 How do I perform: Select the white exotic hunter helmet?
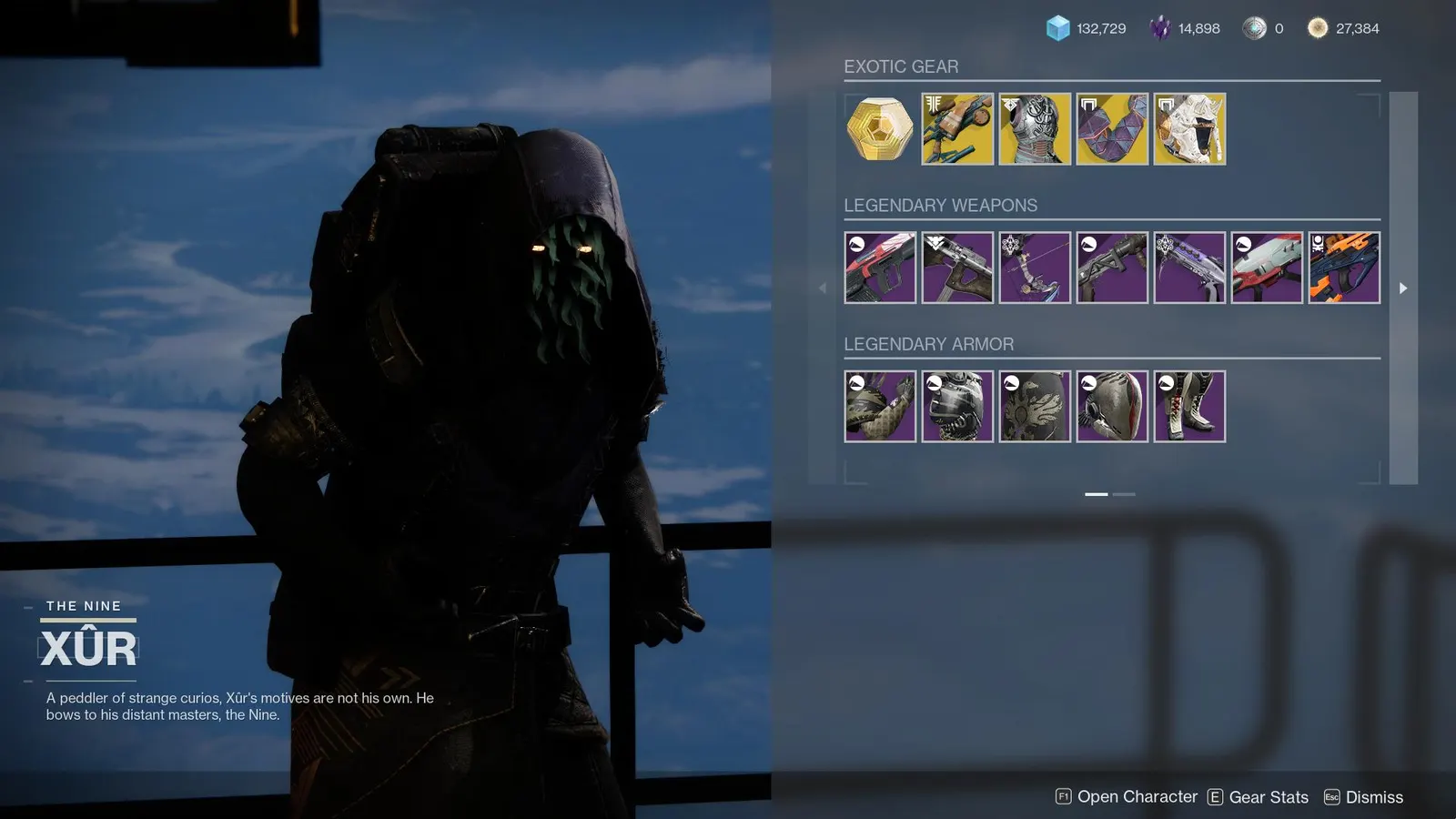pos(1190,128)
